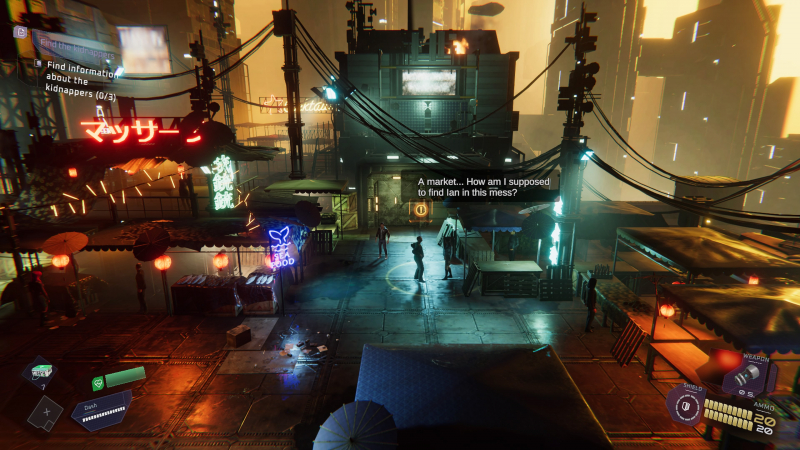The width and height of the screenshot is (800, 450).
Task: Select the empty X ability slot
Action: coord(44,410)
